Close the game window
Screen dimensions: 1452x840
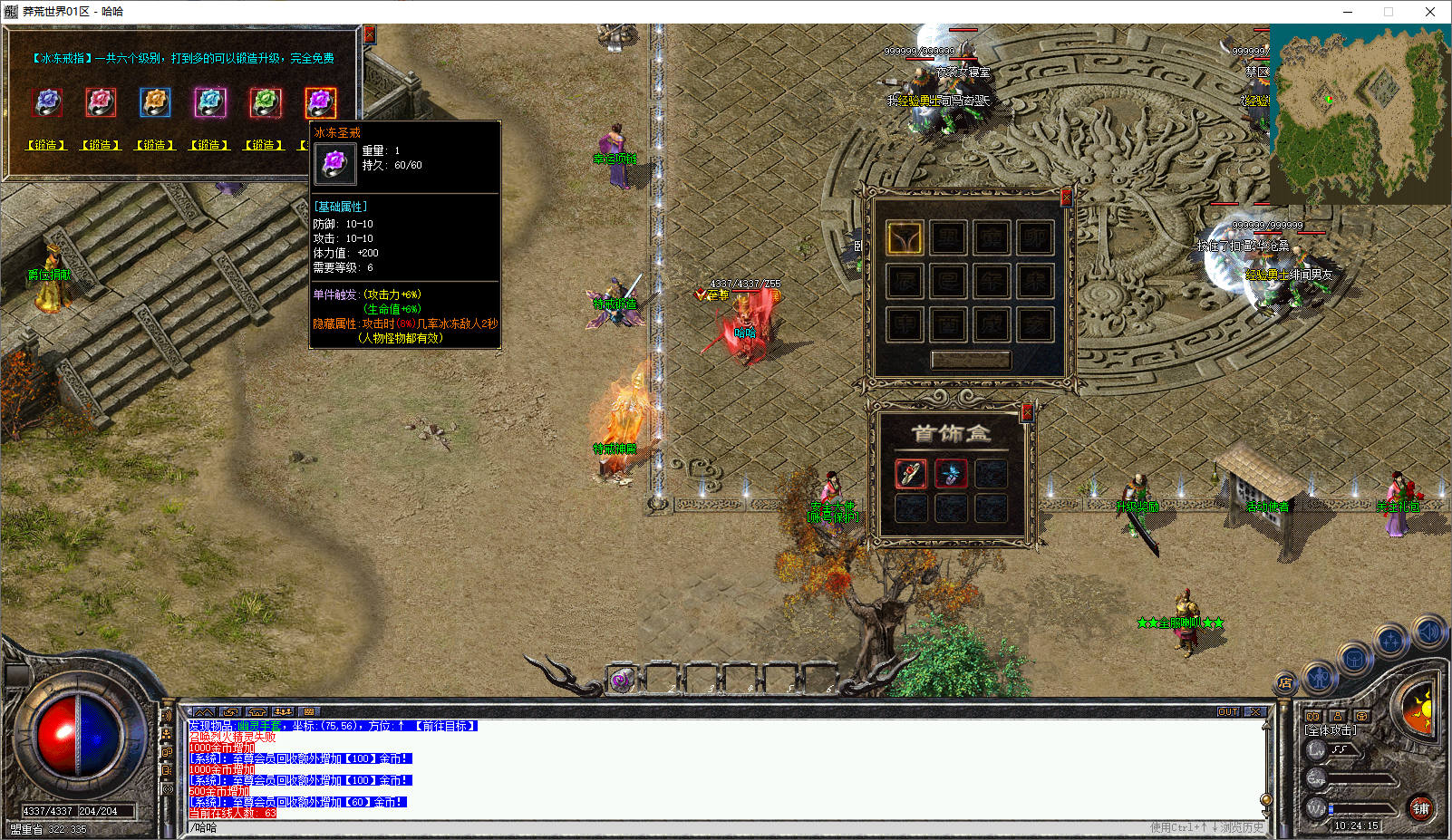point(1430,12)
